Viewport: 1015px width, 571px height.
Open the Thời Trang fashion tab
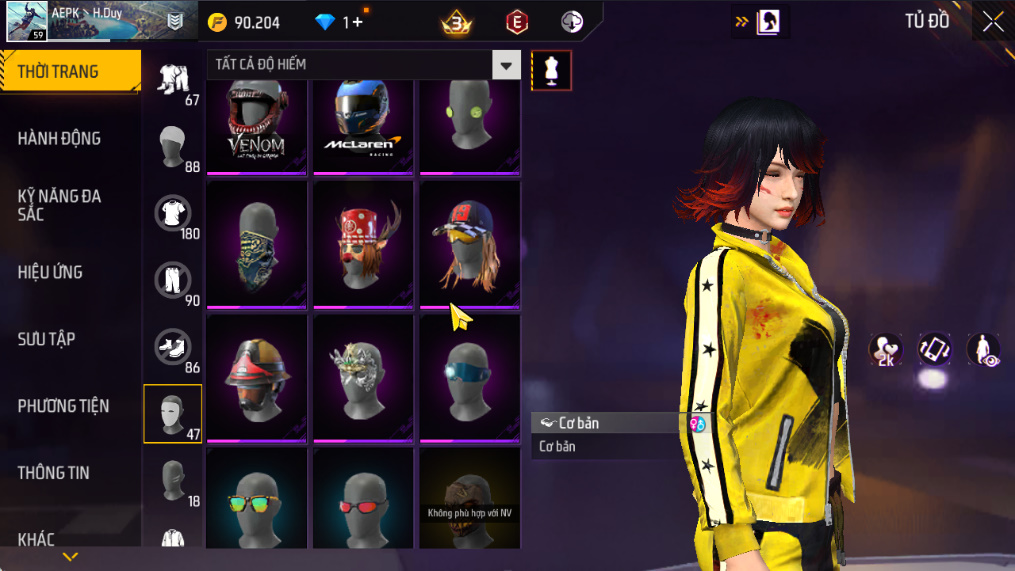(68, 71)
